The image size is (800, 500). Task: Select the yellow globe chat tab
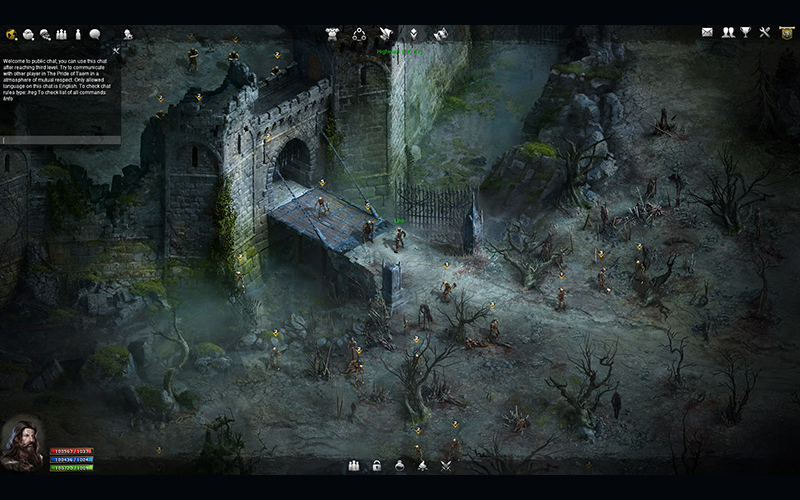point(11,34)
